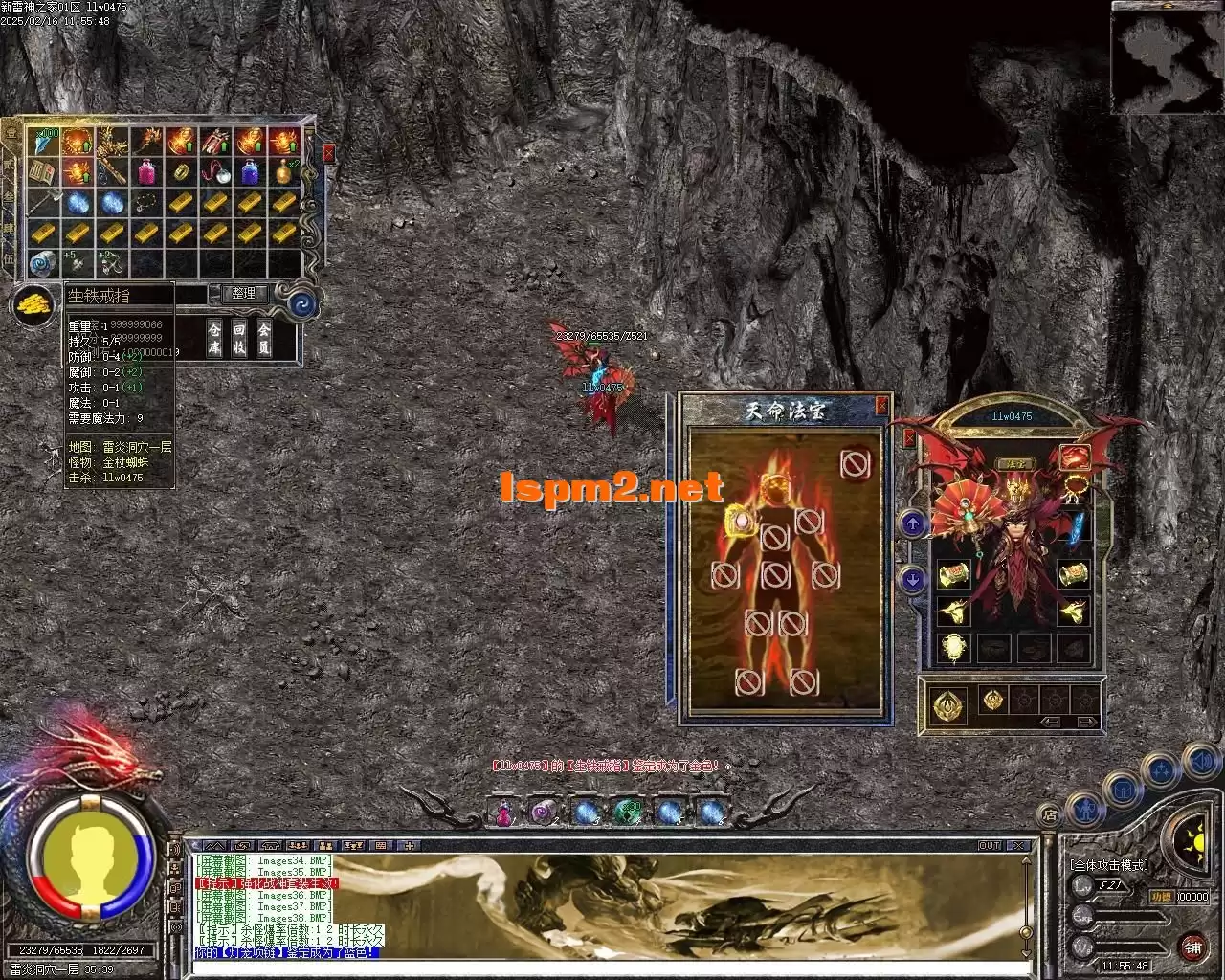Select the hammer item in the bag

[42, 203]
